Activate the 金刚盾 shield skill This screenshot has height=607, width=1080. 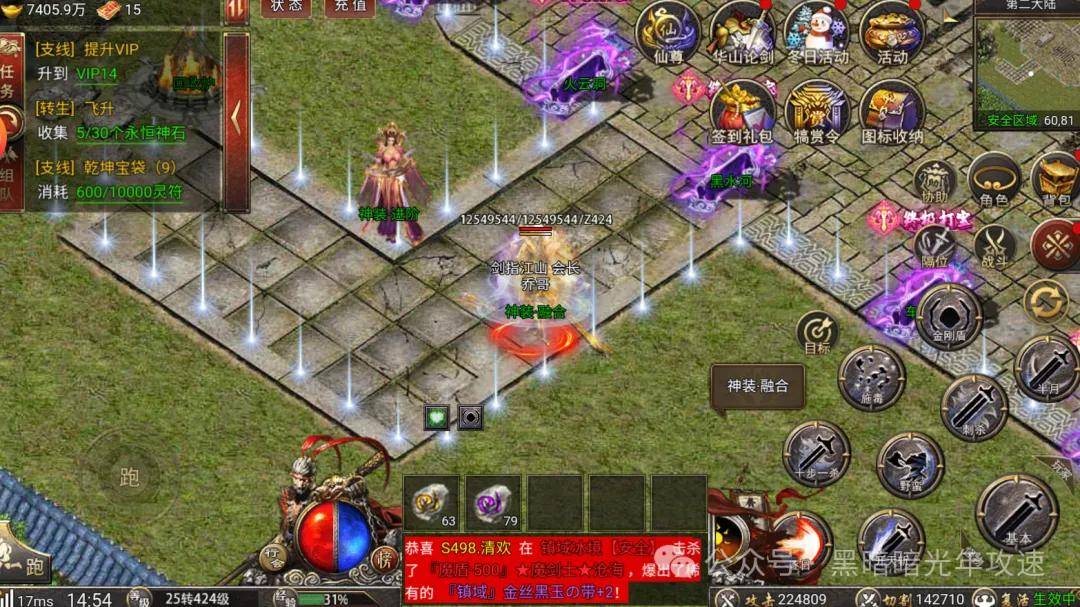coord(949,315)
